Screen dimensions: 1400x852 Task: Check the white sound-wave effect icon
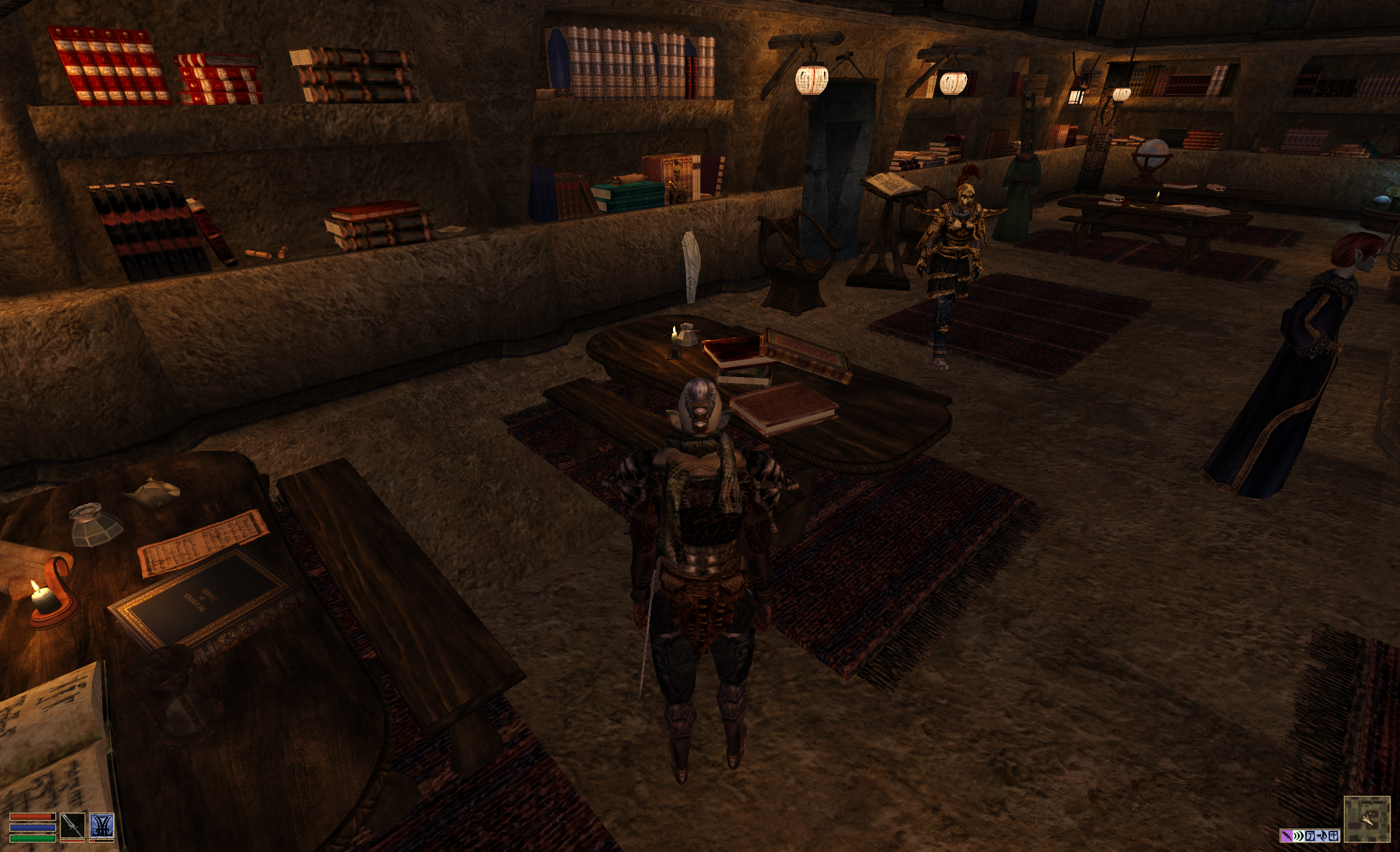click(x=1298, y=836)
